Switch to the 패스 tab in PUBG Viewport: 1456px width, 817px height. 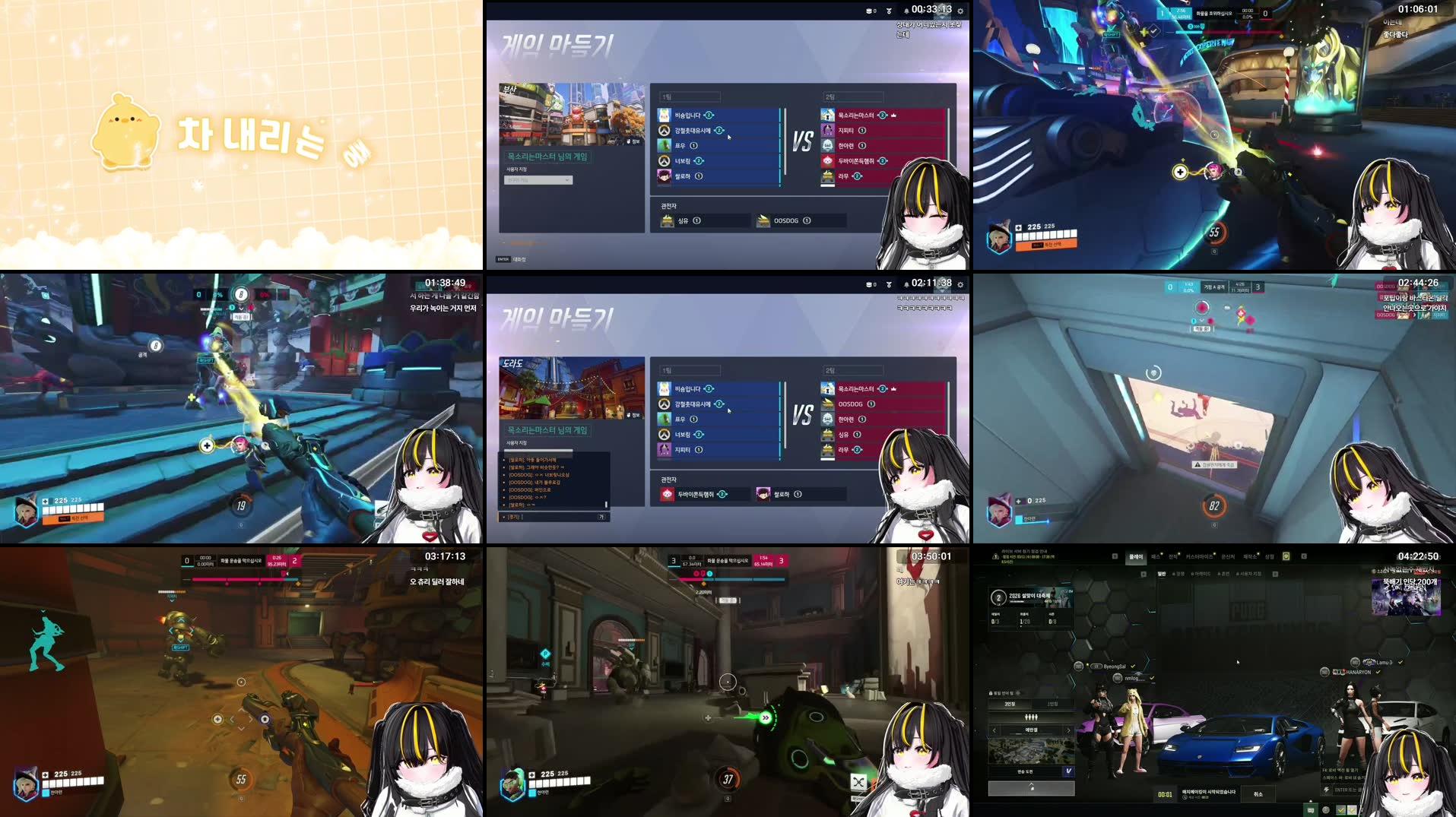click(1156, 556)
